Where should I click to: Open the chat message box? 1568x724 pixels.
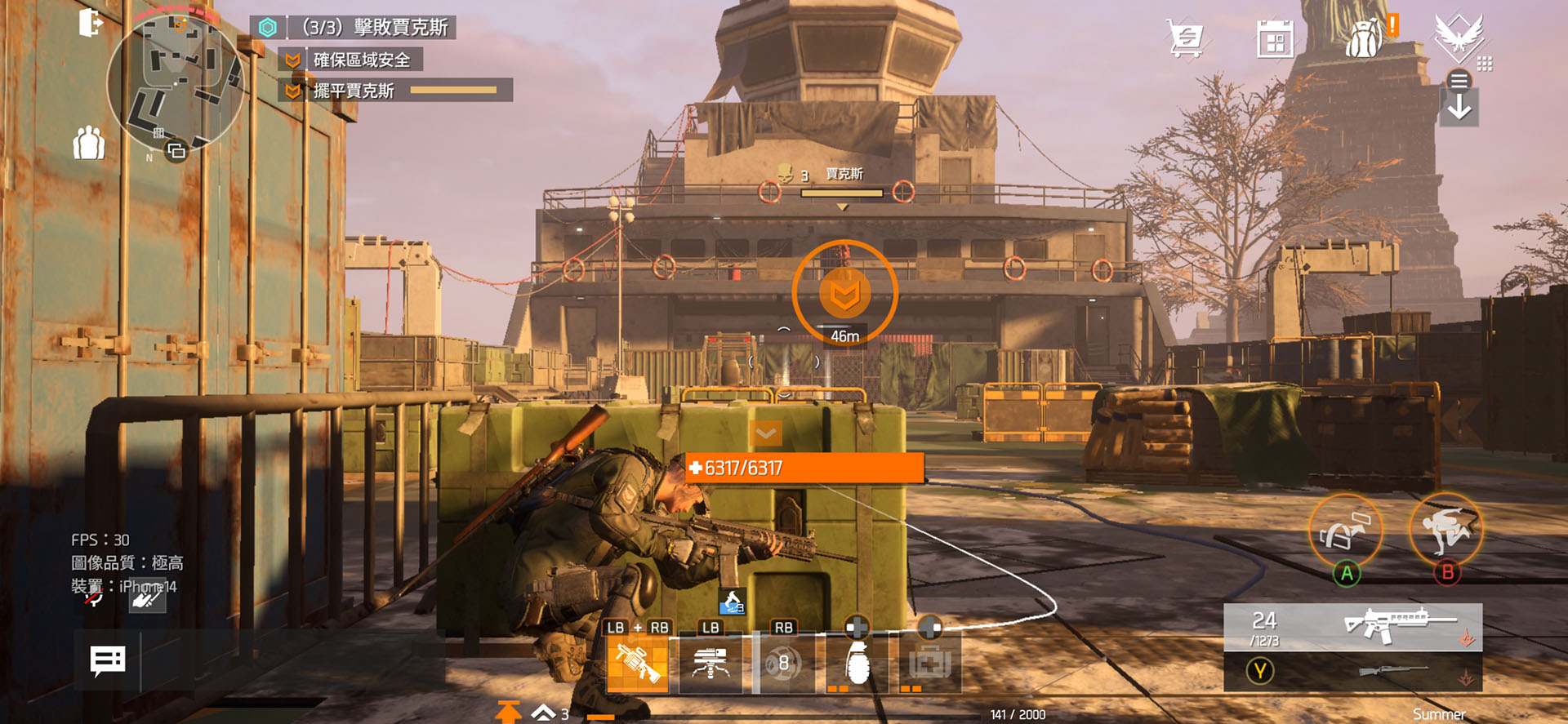[108, 660]
